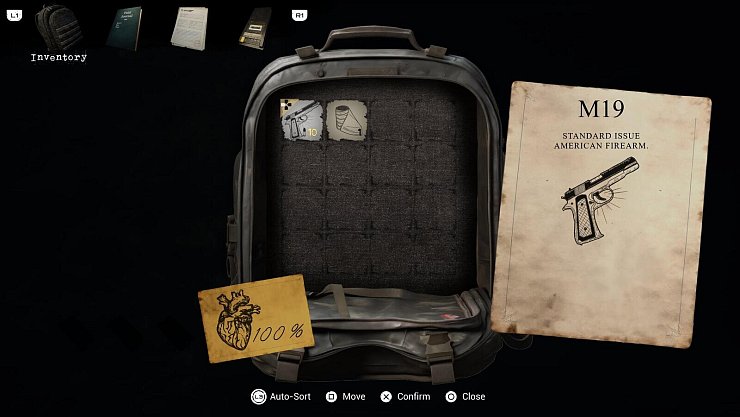The width and height of the screenshot is (740, 417).
Task: Open the paper documents tab
Action: click(x=188, y=27)
